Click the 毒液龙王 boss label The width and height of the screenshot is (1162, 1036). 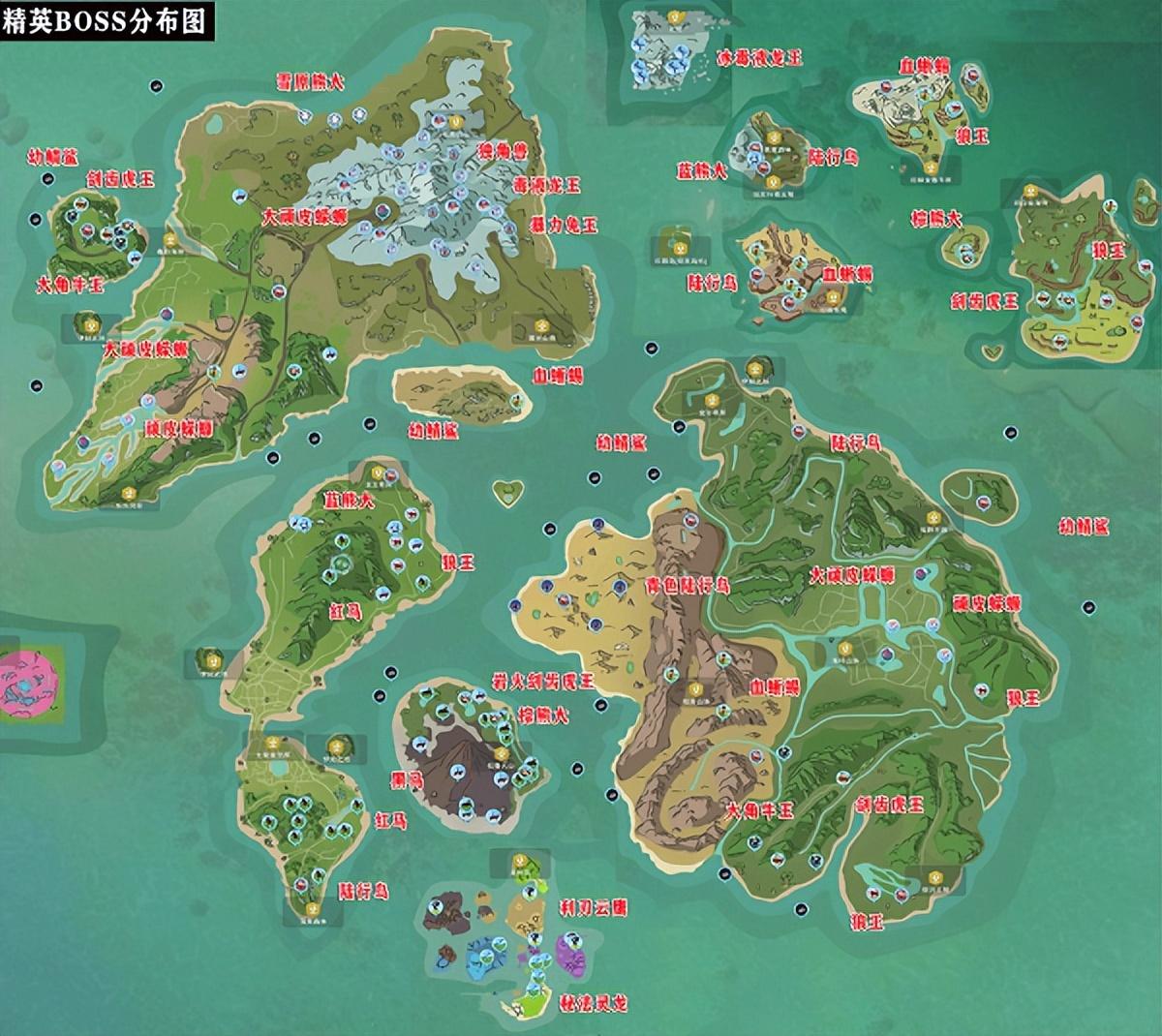[548, 184]
